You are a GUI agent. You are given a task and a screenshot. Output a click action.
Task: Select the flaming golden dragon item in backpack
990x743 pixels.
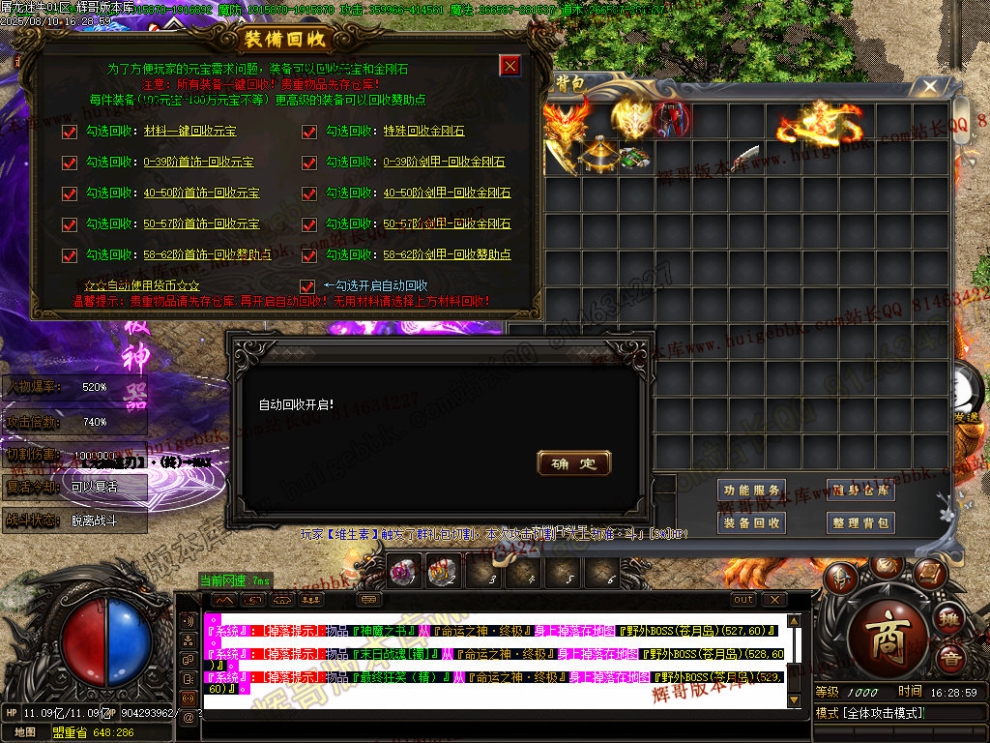pos(820,123)
